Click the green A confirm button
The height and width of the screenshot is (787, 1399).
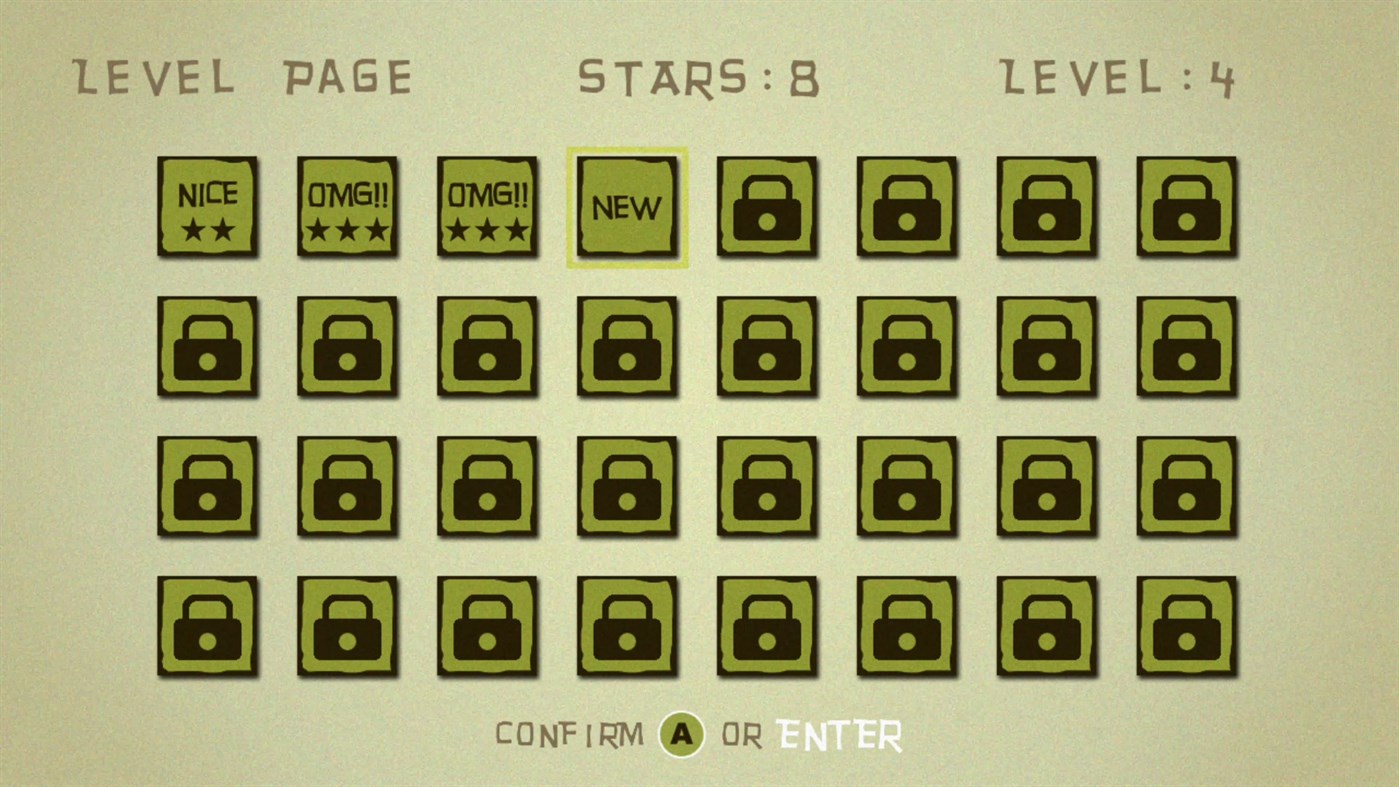[x=681, y=733]
